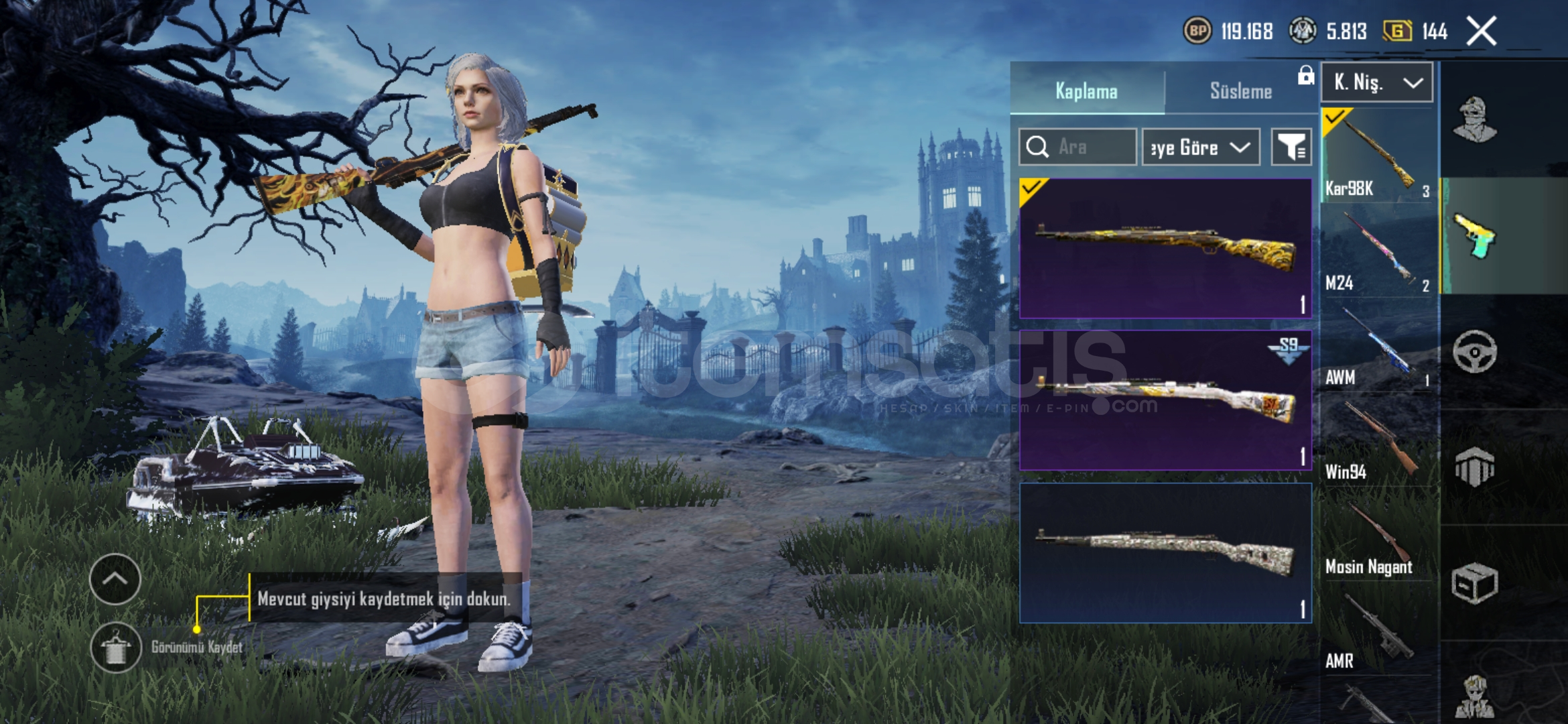Image resolution: width=1568 pixels, height=724 pixels.
Task: Select AMR in the weapon list
Action: point(1378,630)
